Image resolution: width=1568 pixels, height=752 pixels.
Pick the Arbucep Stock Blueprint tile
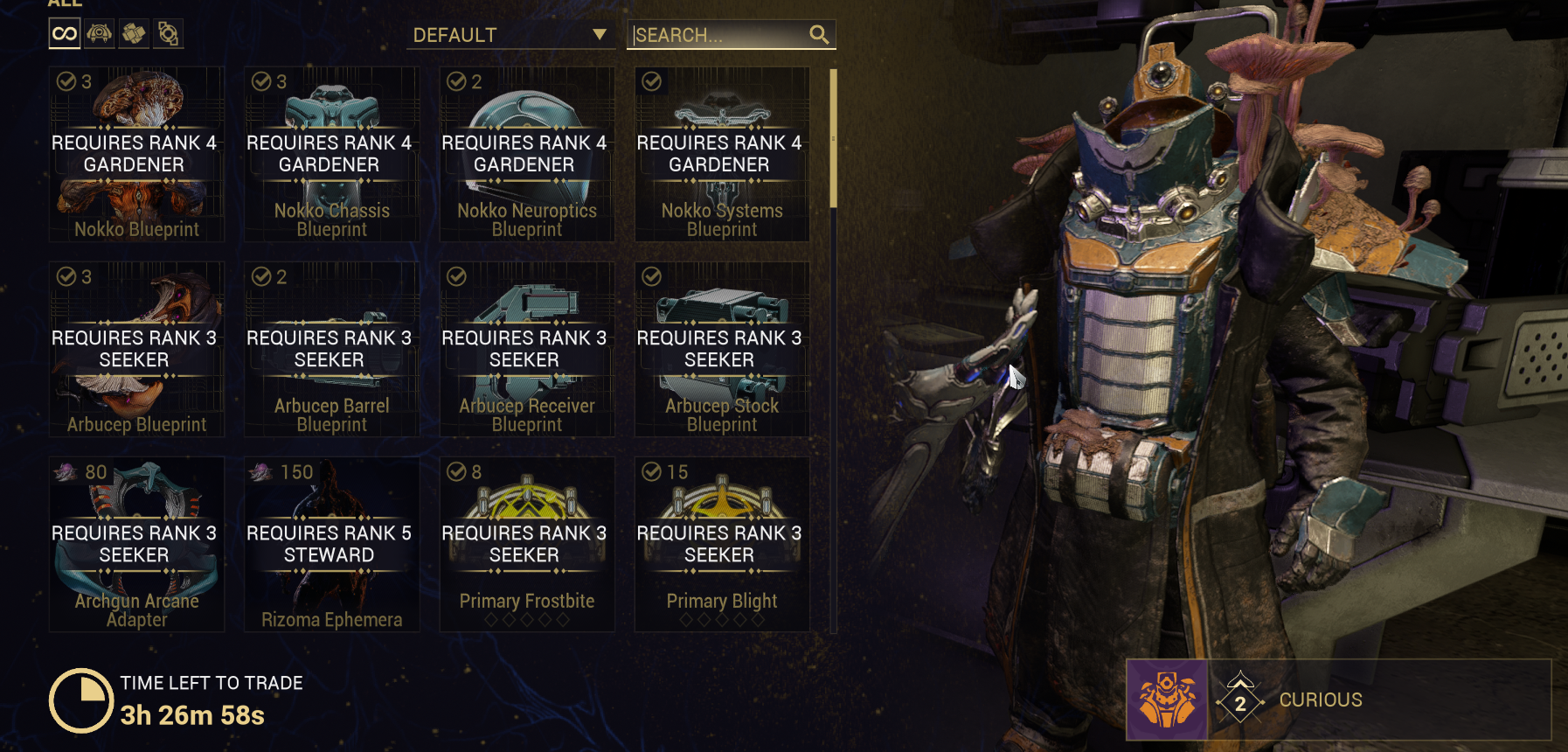(721, 349)
